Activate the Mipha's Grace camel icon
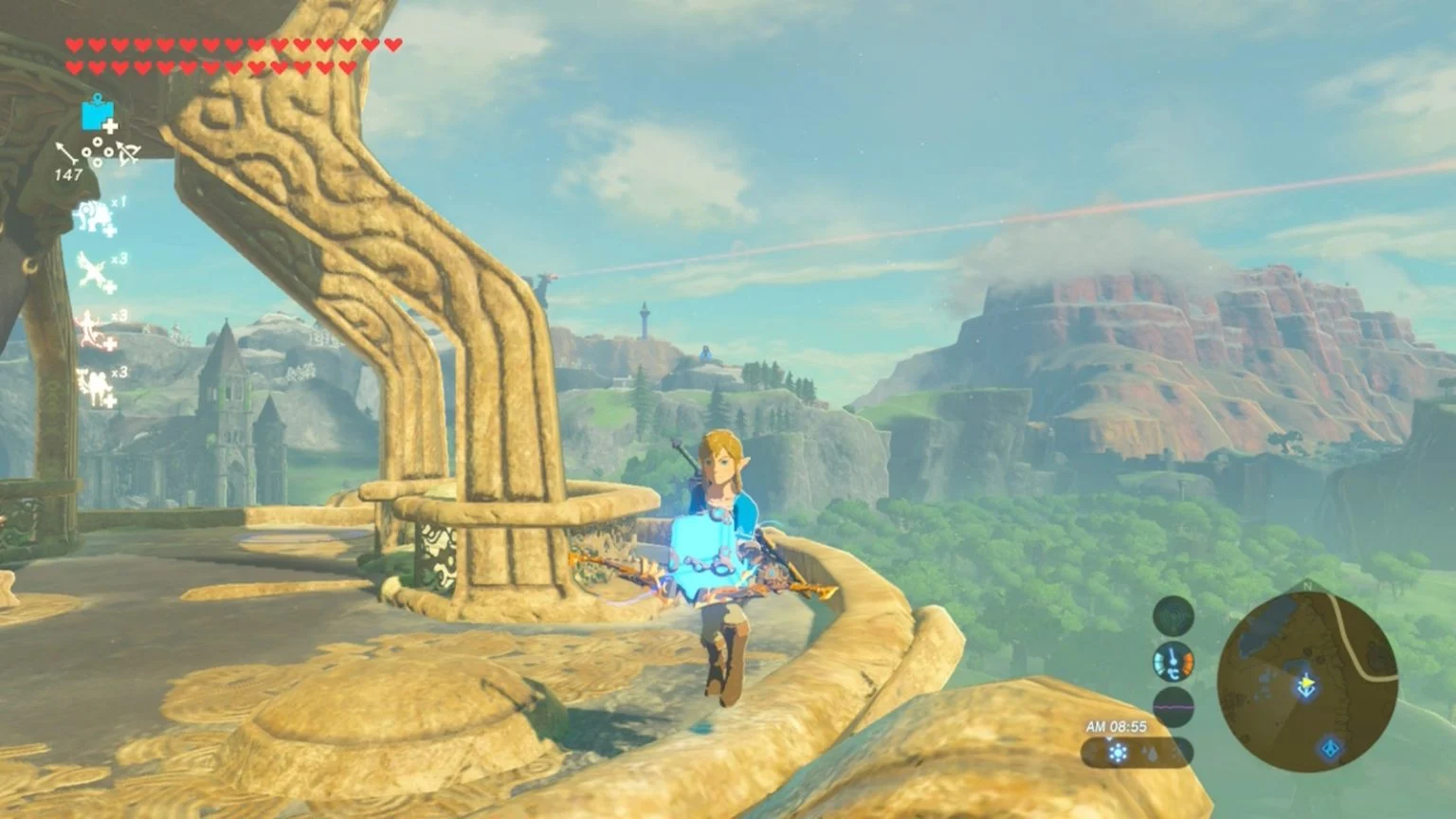Viewport: 1456px width, 819px height. tap(95, 386)
